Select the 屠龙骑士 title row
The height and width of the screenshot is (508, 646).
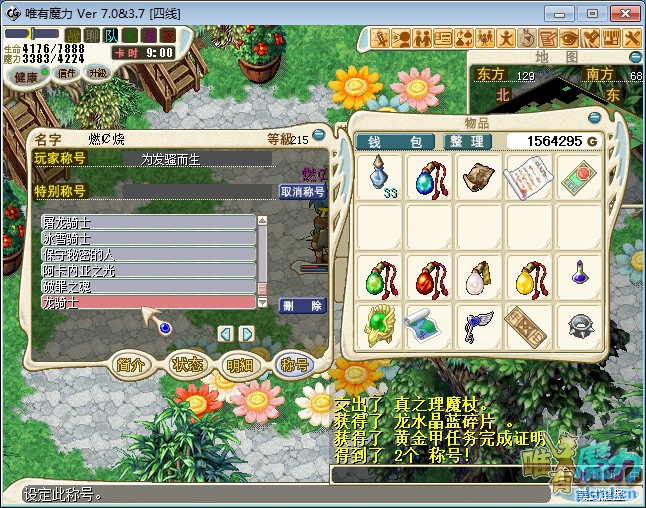[x=148, y=221]
